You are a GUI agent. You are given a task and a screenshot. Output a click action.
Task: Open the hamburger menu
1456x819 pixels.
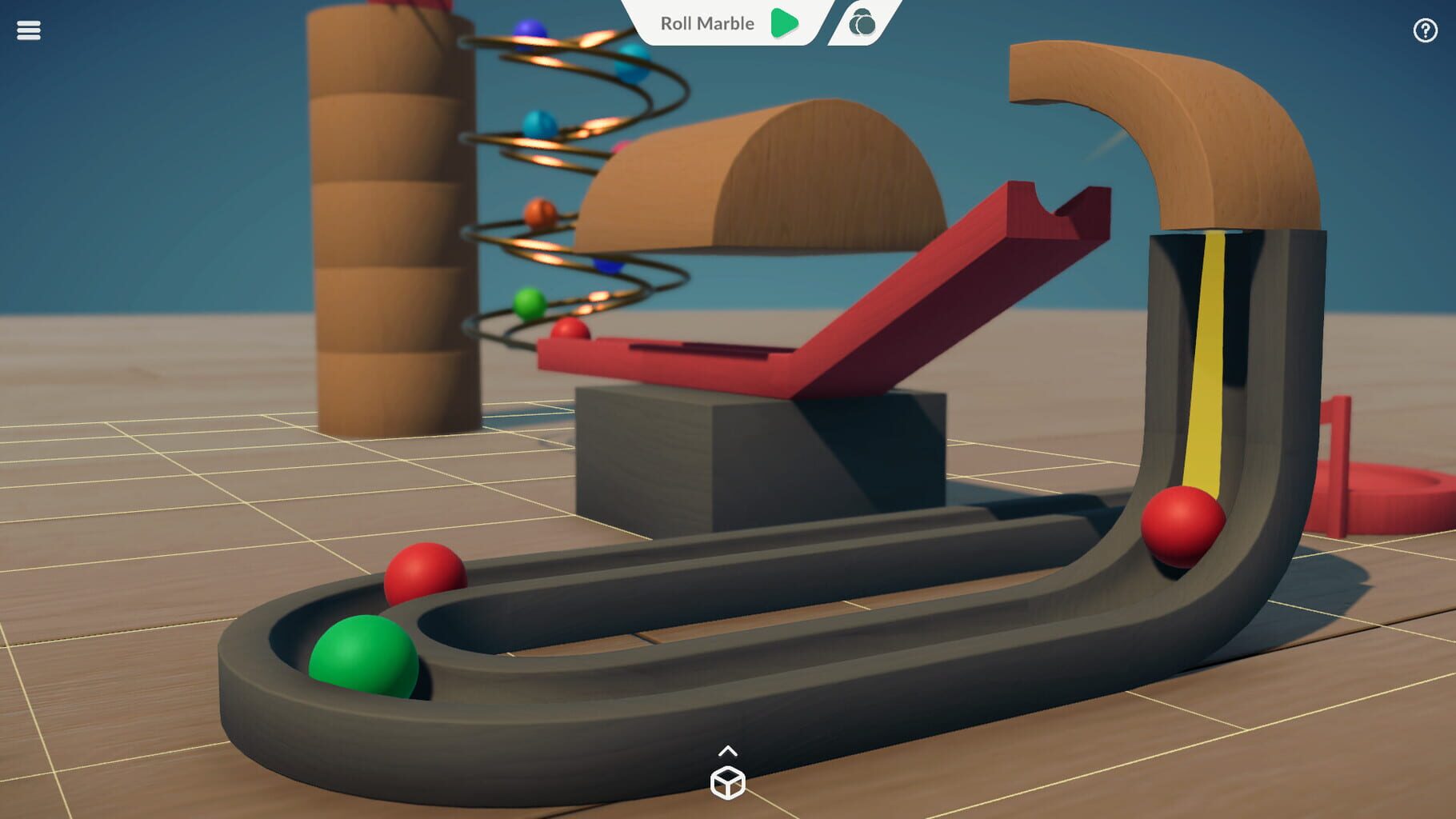click(29, 30)
